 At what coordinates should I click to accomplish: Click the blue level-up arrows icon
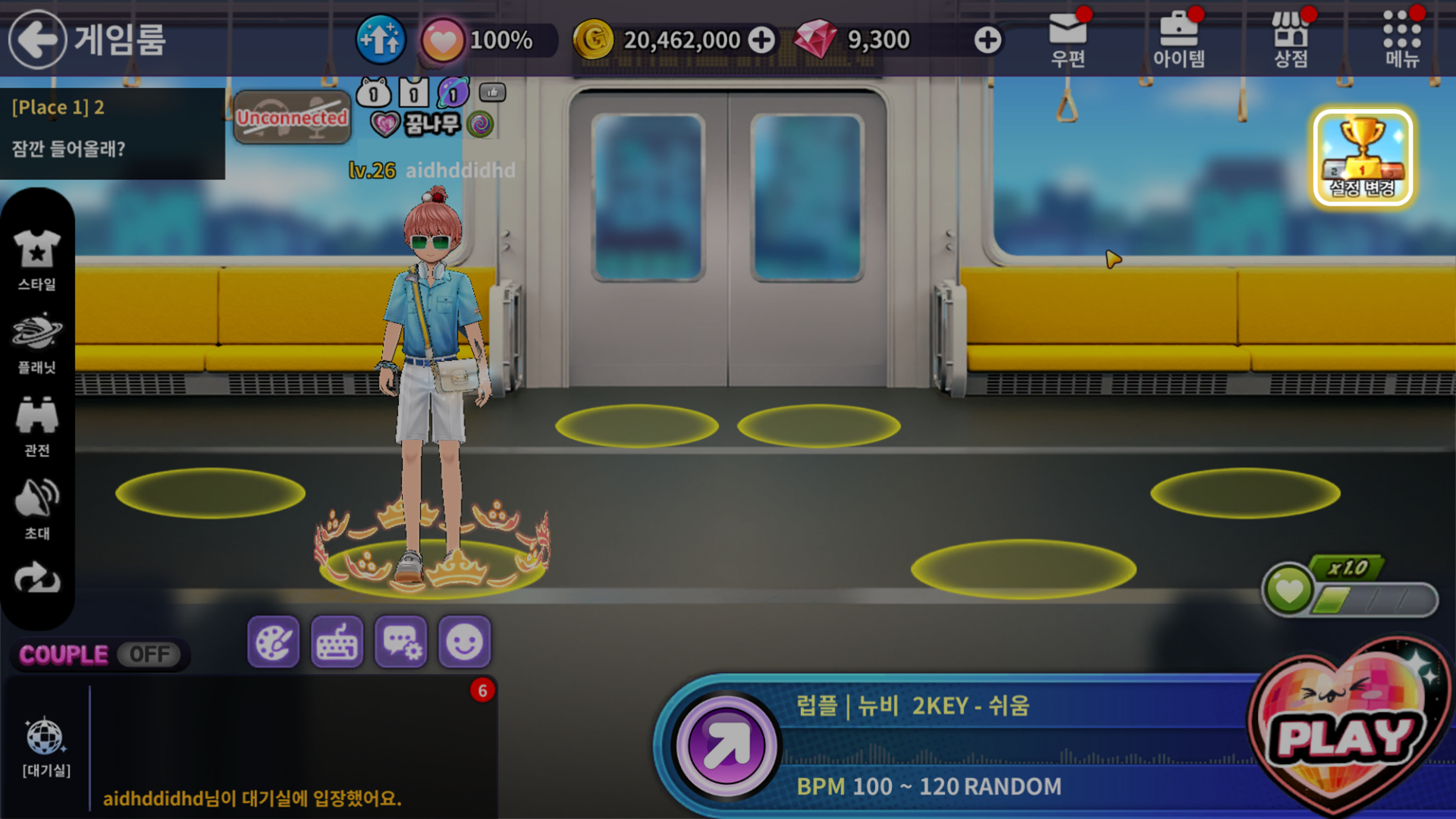(380, 39)
